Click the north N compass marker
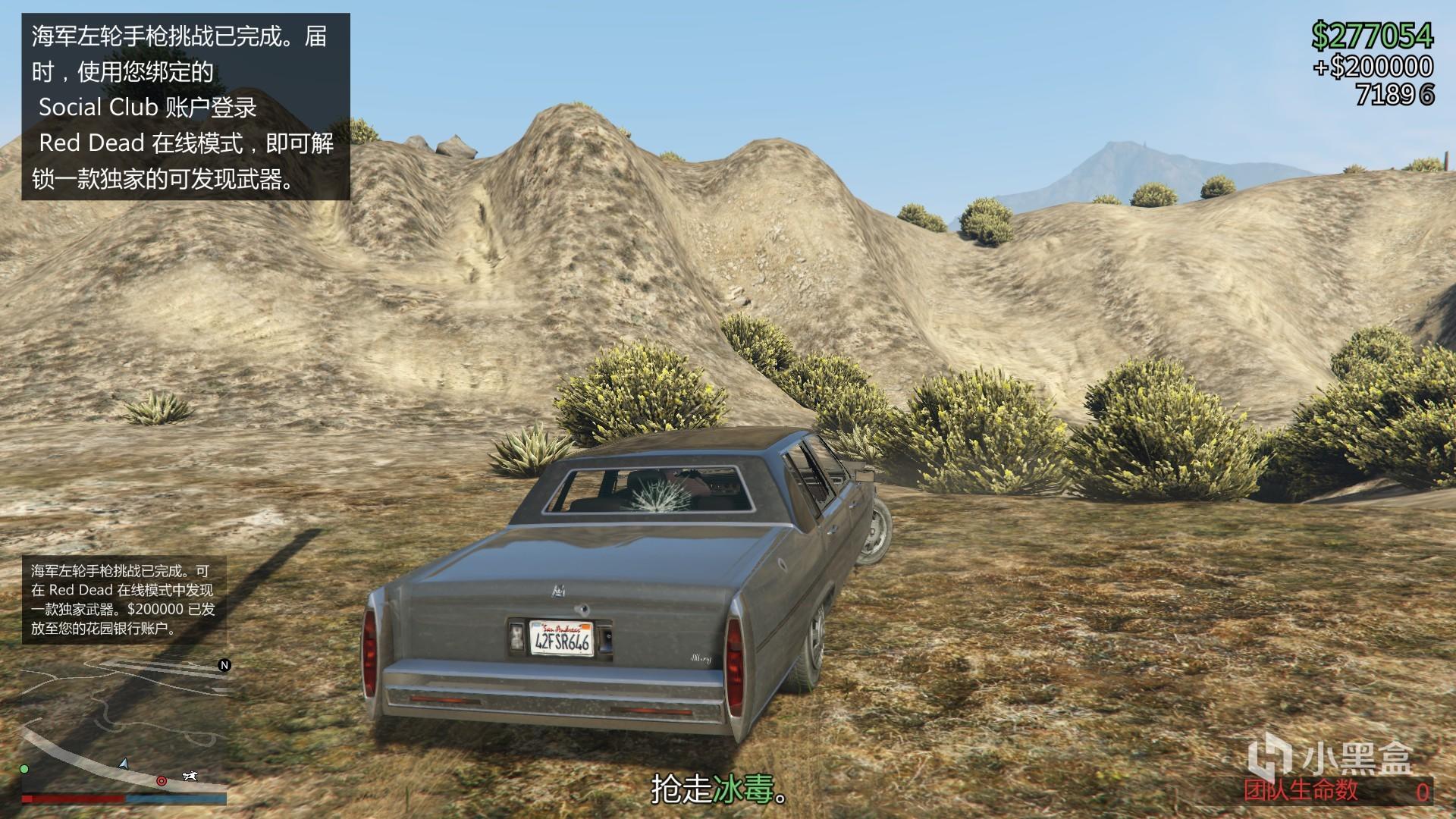1456x819 pixels. point(224,665)
